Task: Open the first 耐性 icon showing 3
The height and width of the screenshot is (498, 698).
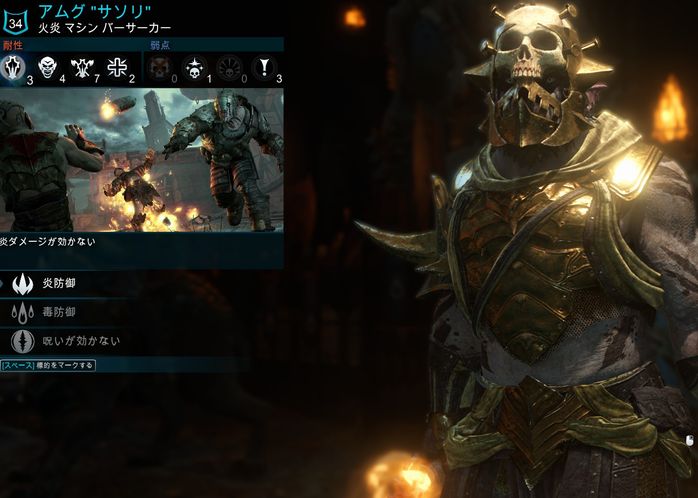Action: [x=17, y=68]
